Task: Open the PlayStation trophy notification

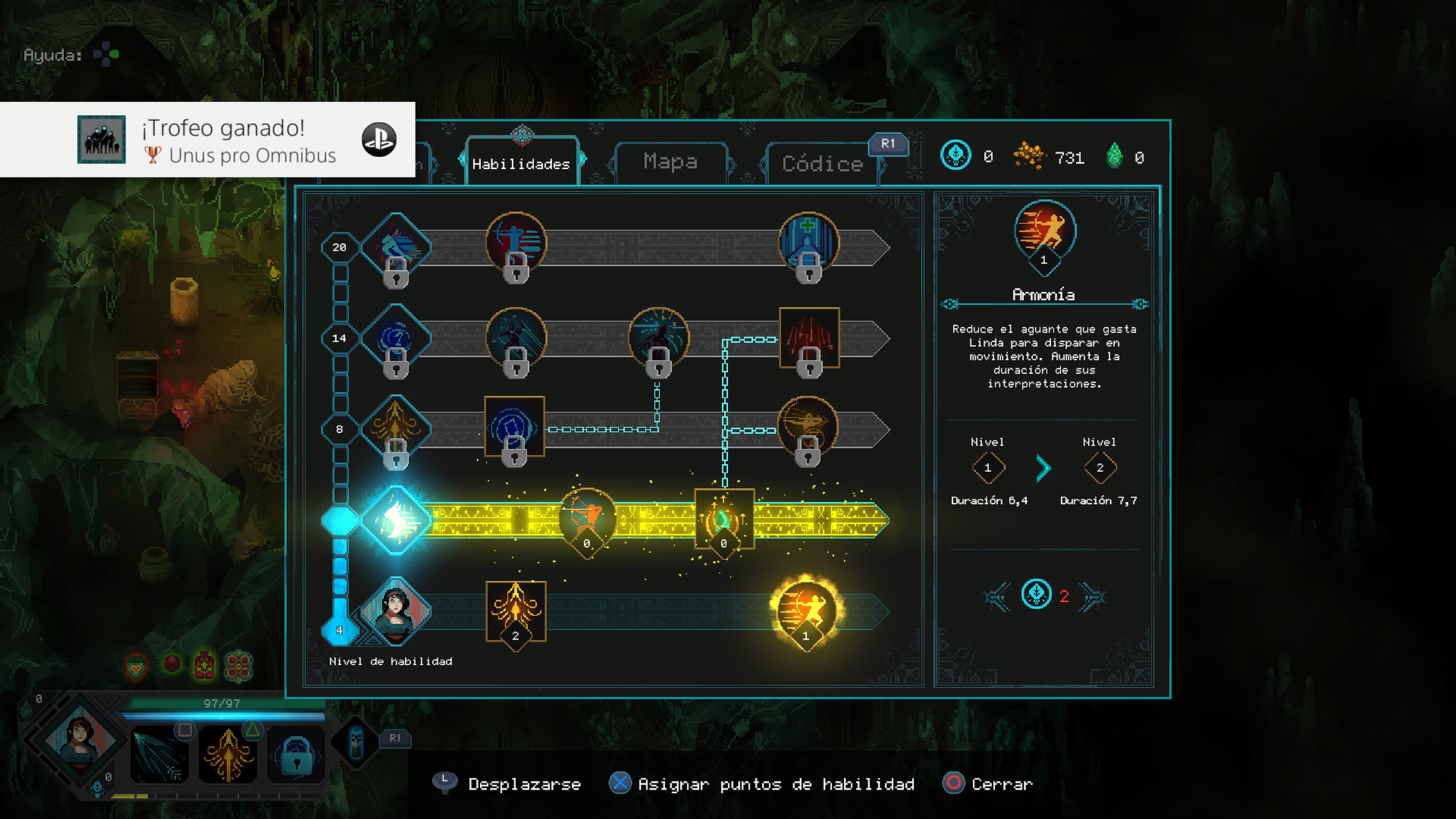Action: (x=207, y=140)
